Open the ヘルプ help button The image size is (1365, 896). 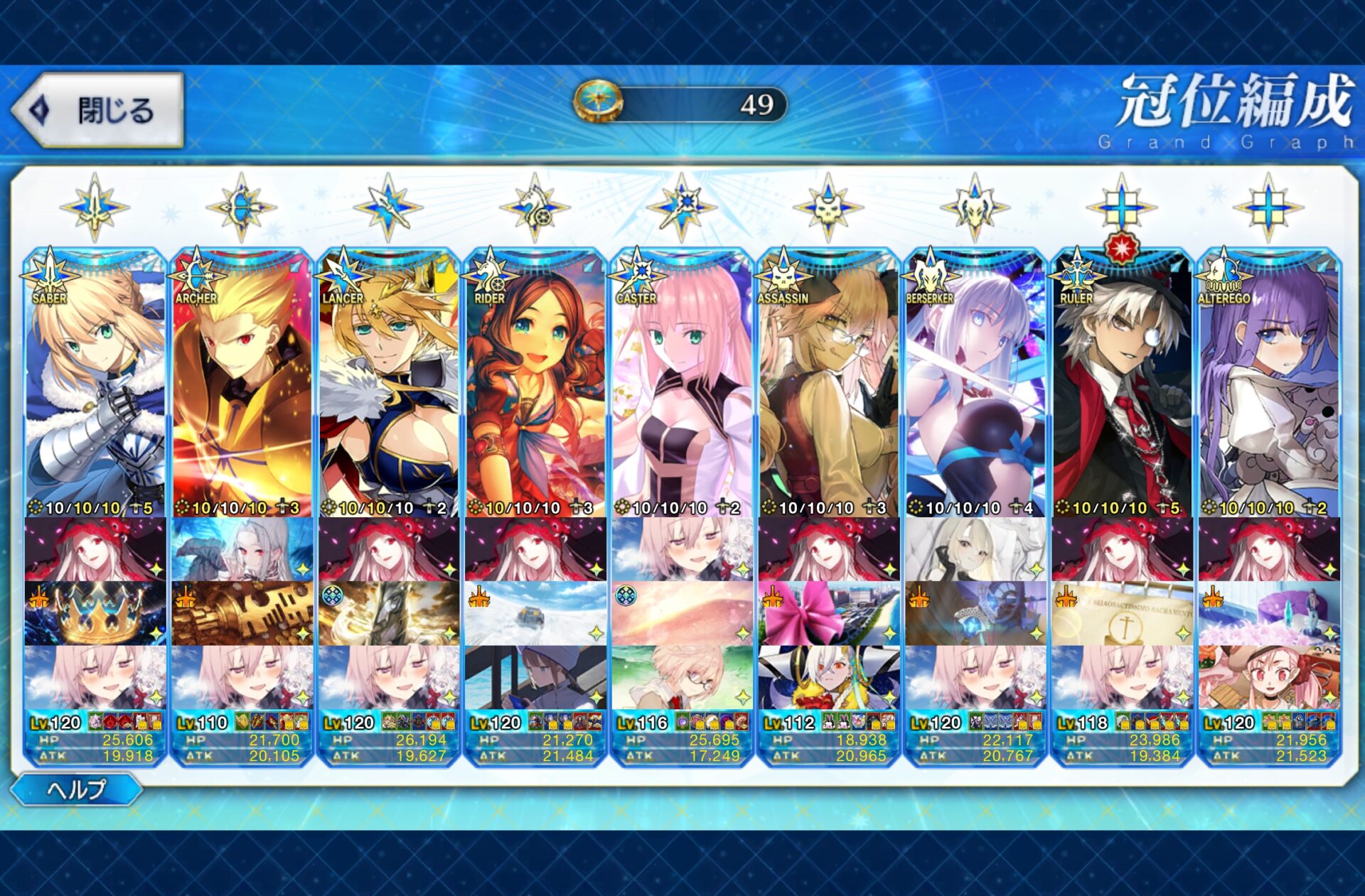pyautogui.click(x=77, y=789)
